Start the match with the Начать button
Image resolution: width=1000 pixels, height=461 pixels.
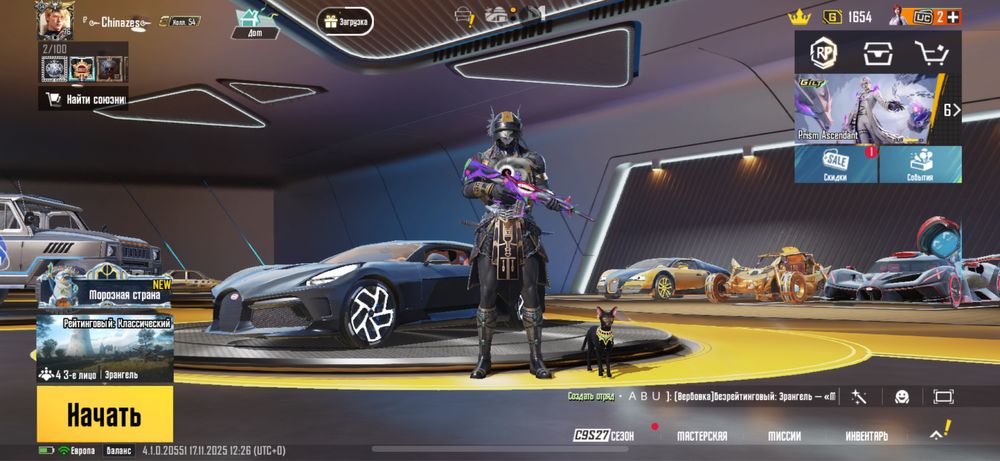tap(104, 414)
